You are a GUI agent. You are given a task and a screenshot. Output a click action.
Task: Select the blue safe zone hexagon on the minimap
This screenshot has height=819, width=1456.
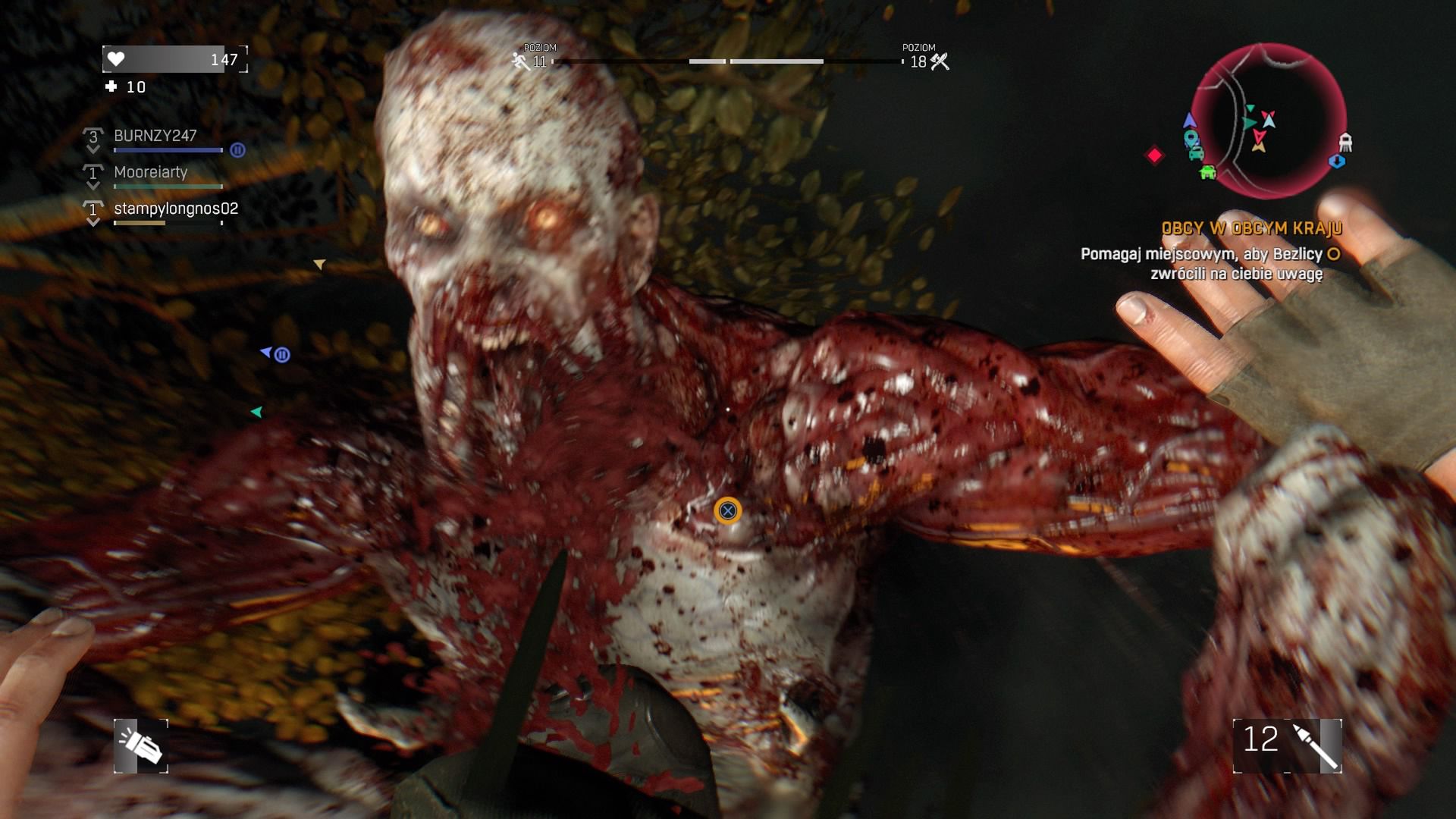(x=1338, y=161)
